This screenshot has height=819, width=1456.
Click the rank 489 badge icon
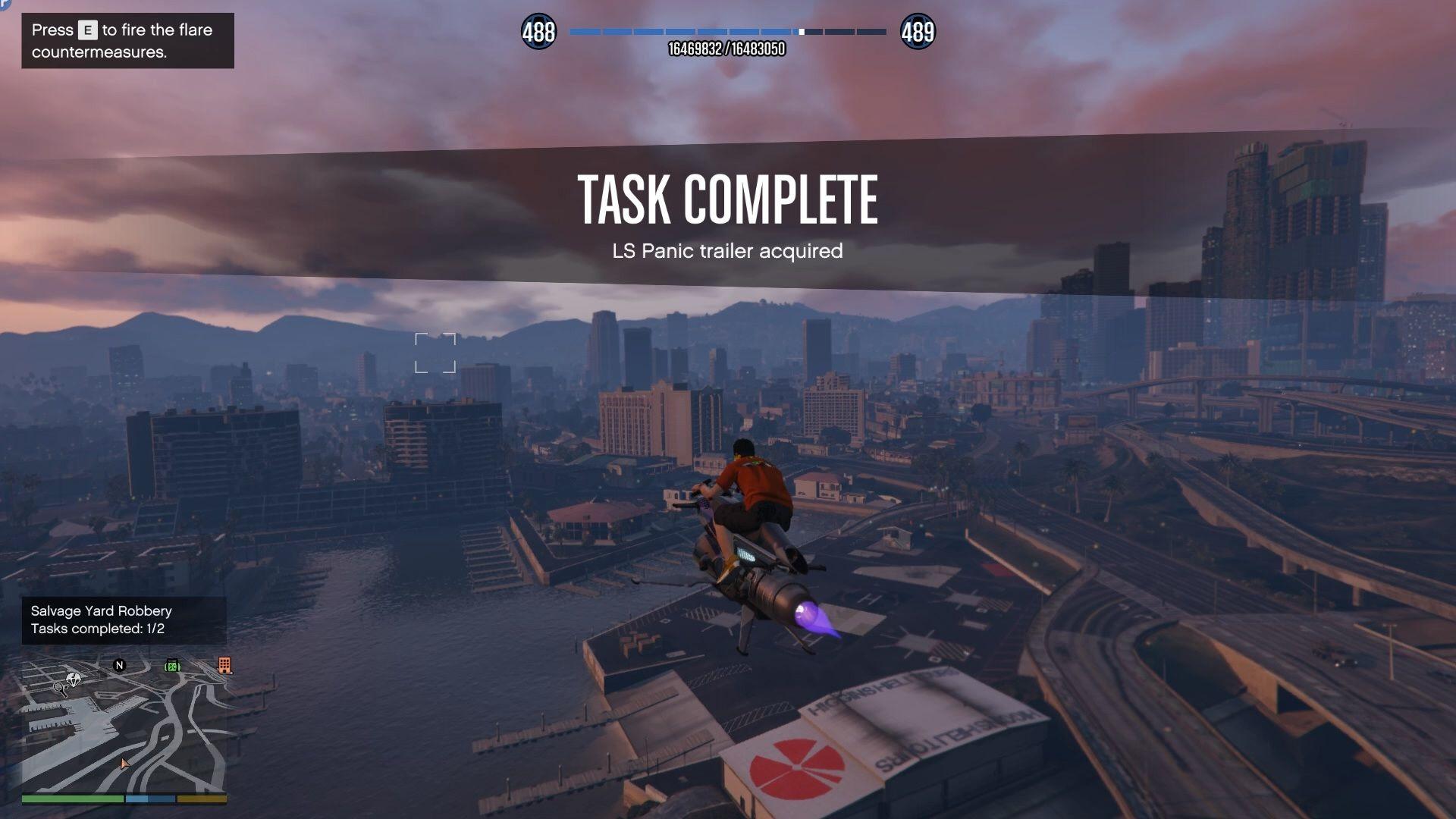click(918, 32)
